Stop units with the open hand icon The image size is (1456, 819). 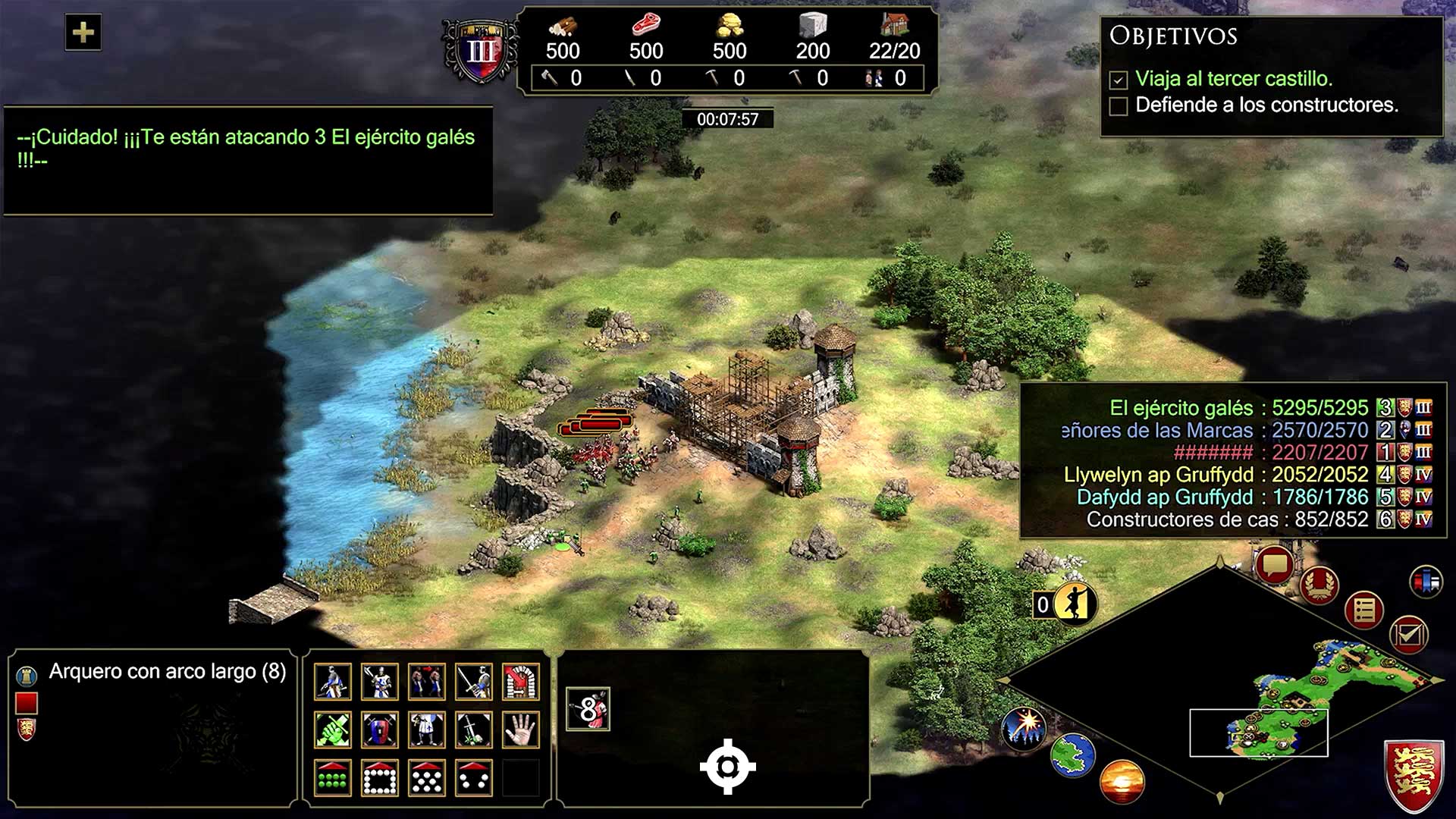coord(520,730)
